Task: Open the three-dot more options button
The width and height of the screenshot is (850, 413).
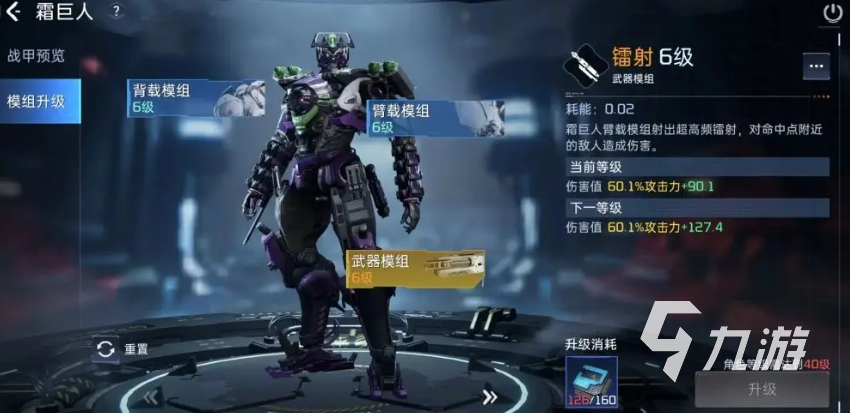Action: (816, 66)
